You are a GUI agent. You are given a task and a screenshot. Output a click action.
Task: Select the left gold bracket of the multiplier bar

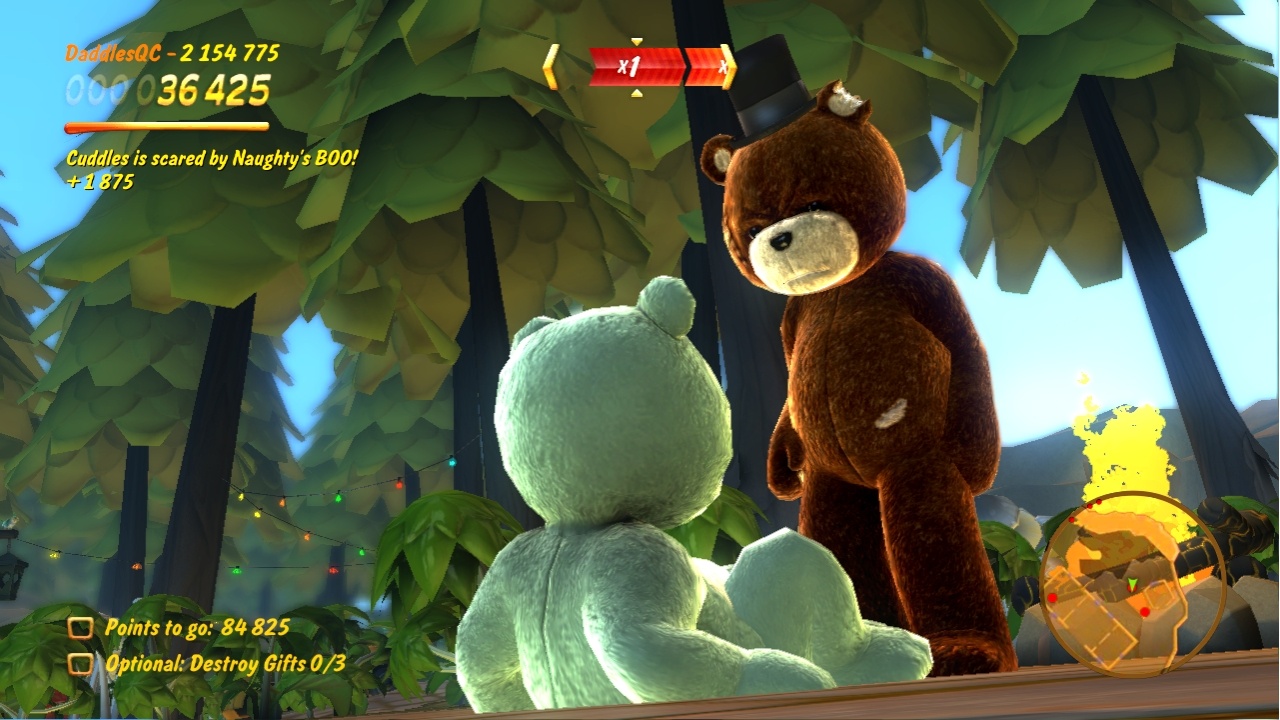551,64
